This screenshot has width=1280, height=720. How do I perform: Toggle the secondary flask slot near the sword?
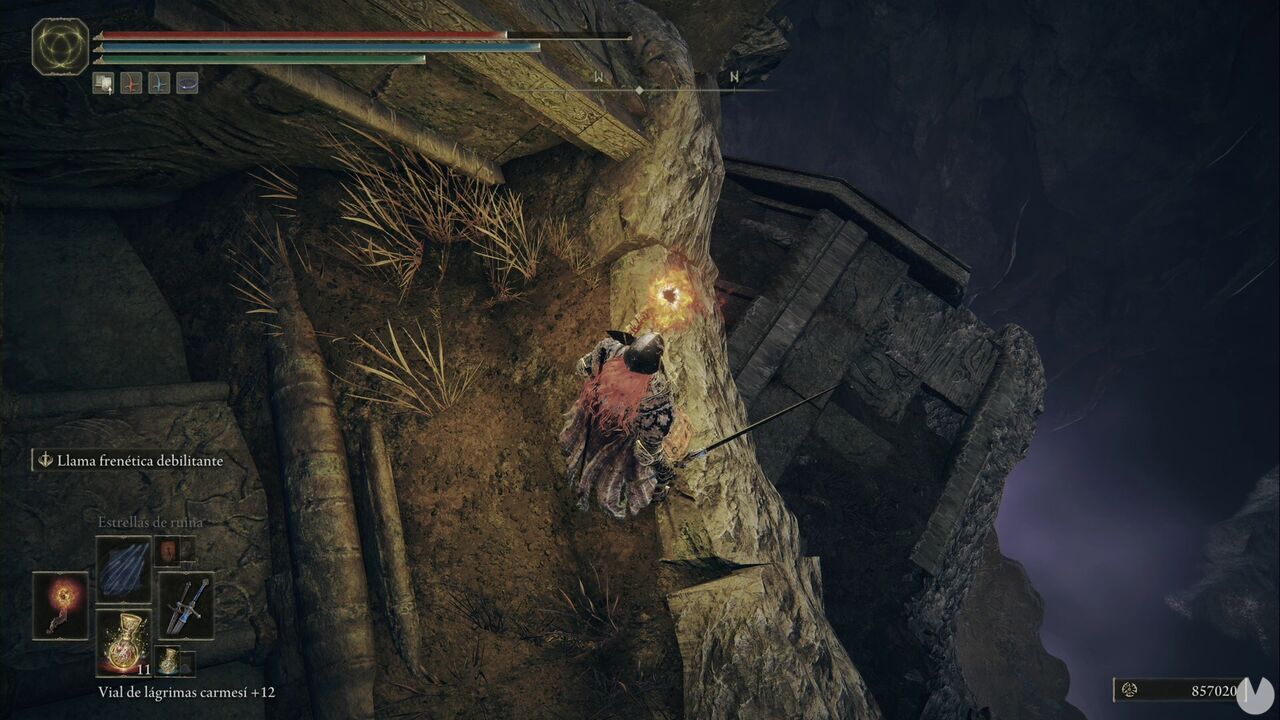pyautogui.click(x=168, y=660)
